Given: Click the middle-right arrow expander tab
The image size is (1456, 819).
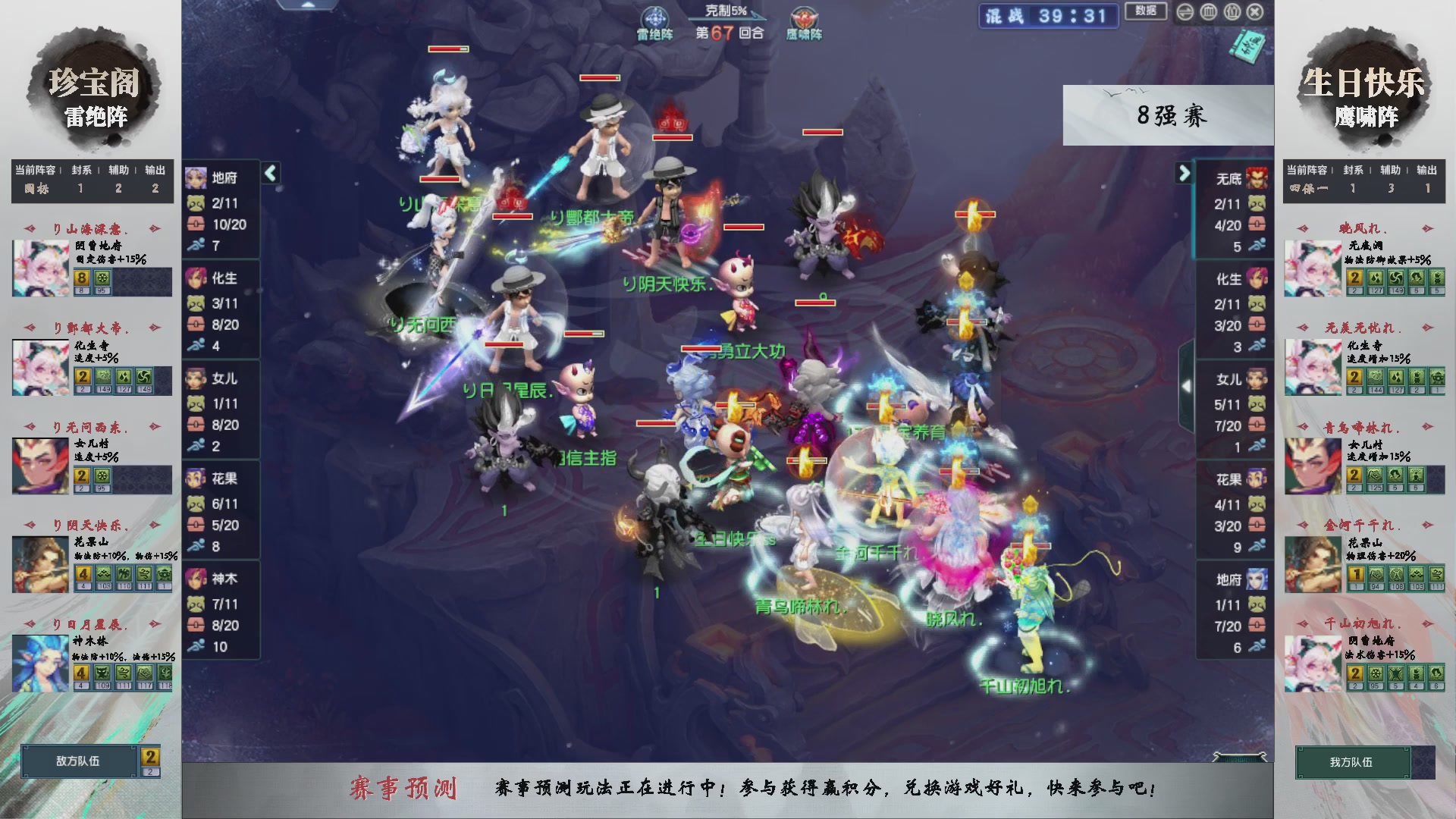Looking at the screenshot, I should (x=1188, y=385).
